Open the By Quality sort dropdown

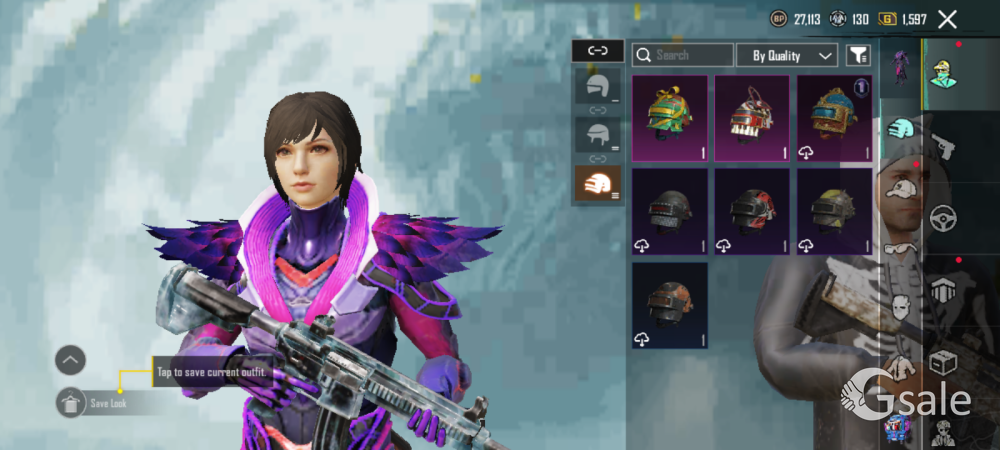[x=787, y=56]
